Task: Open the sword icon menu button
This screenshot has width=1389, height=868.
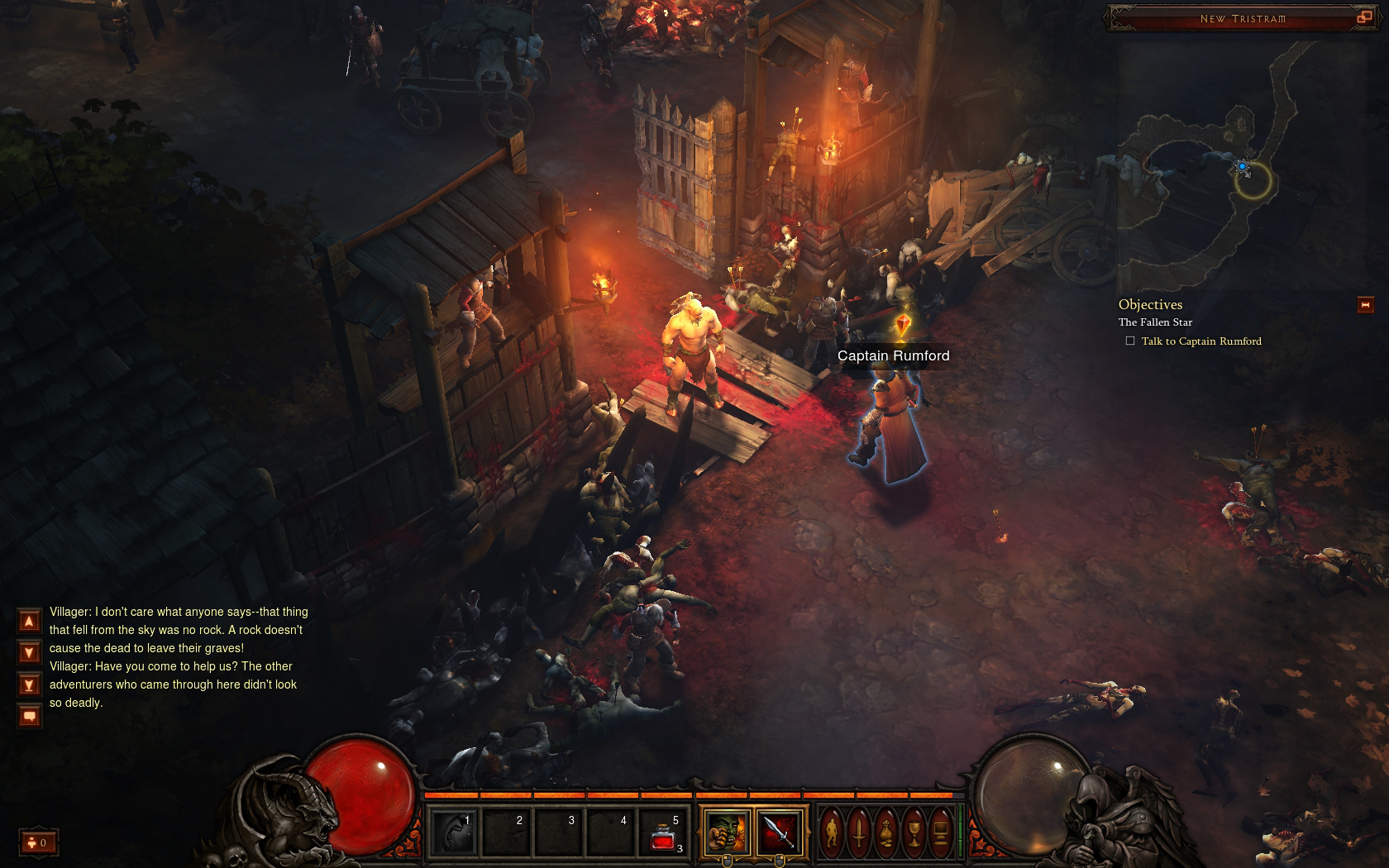Action: coord(860,832)
